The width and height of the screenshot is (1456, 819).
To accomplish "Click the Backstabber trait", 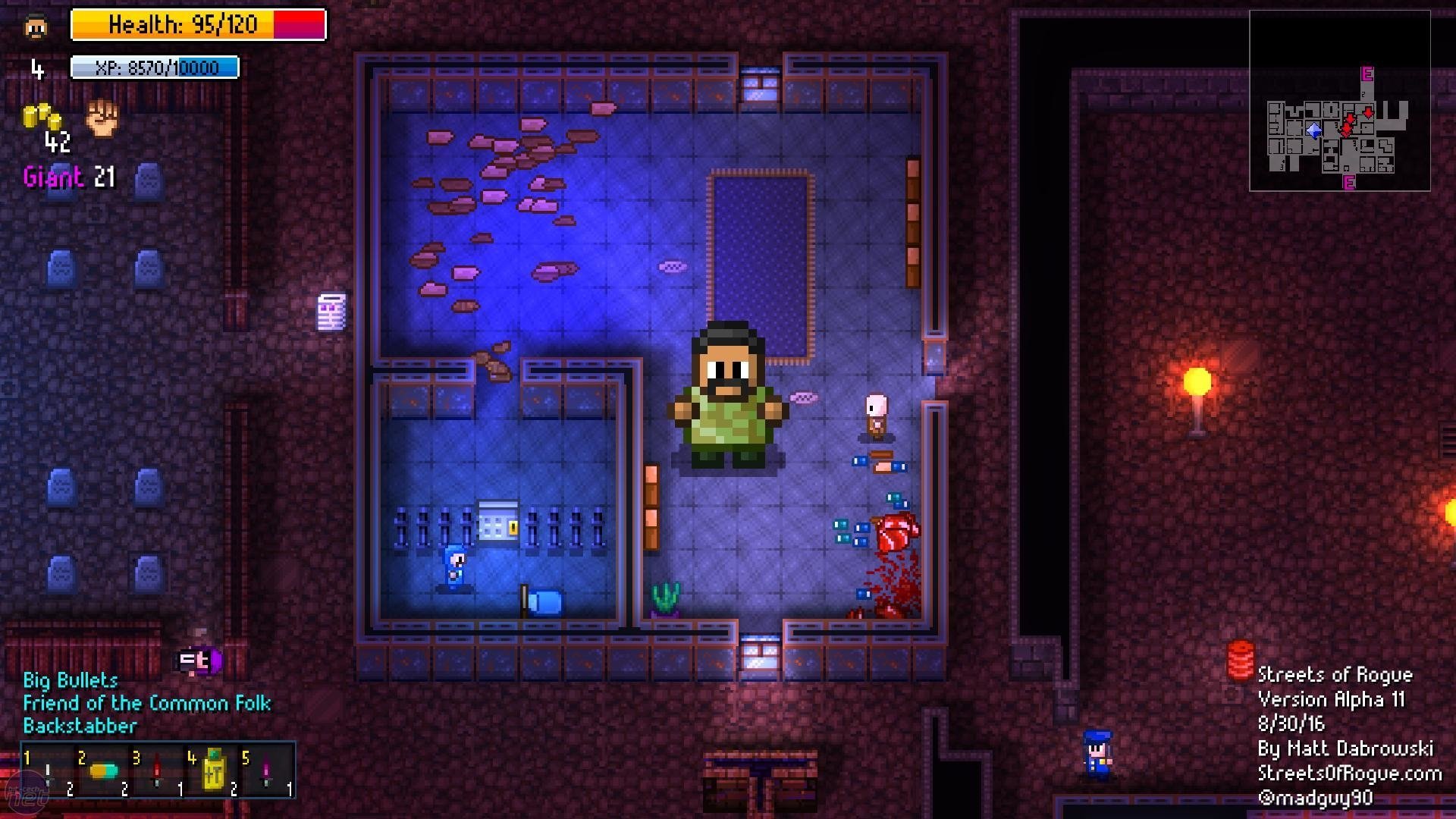I will click(80, 726).
